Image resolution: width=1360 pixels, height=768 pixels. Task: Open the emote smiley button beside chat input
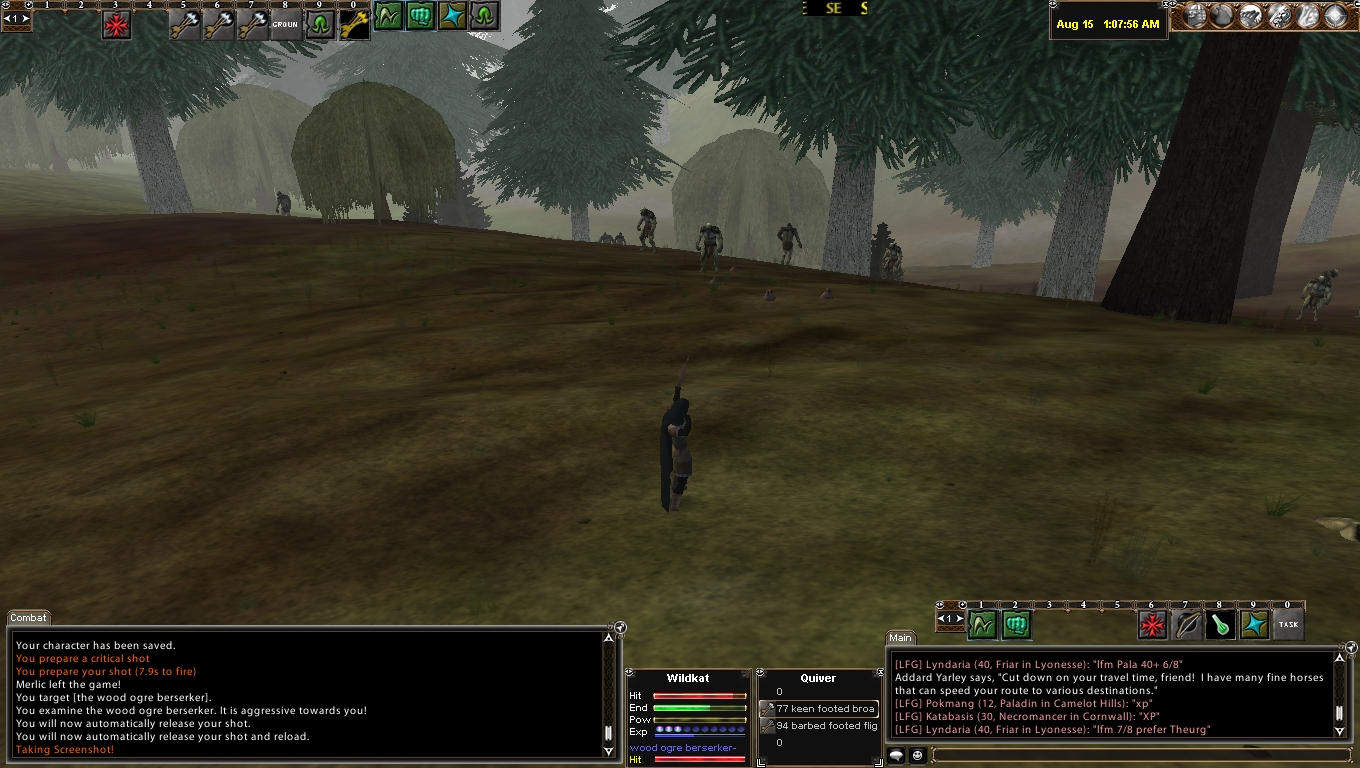[x=918, y=755]
